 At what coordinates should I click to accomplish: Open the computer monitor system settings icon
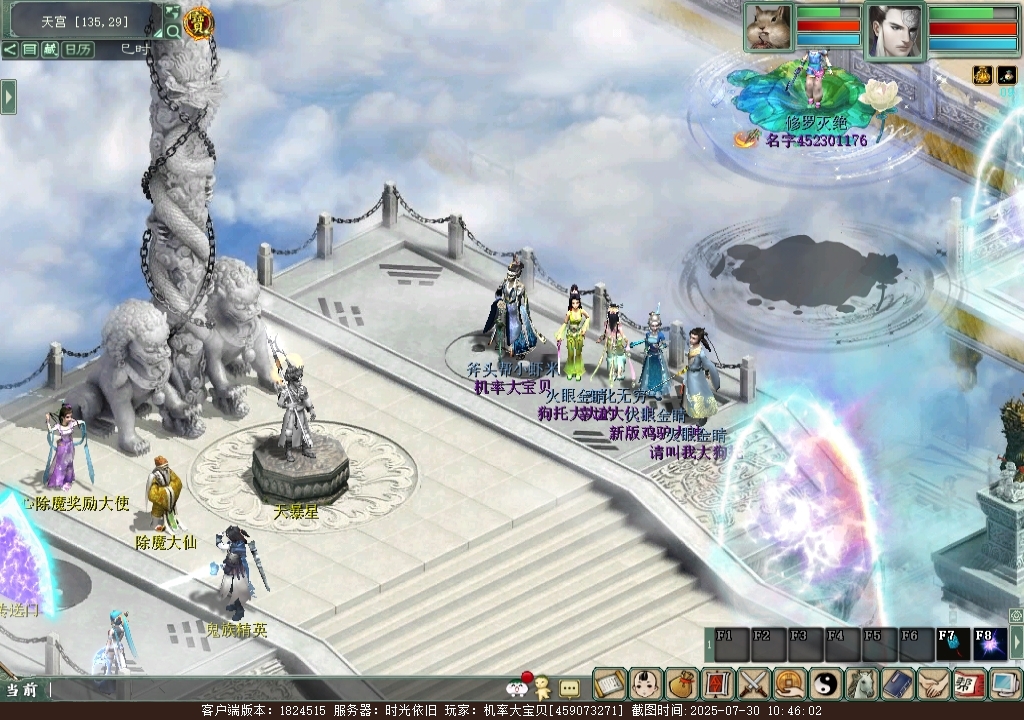tap(1003, 684)
